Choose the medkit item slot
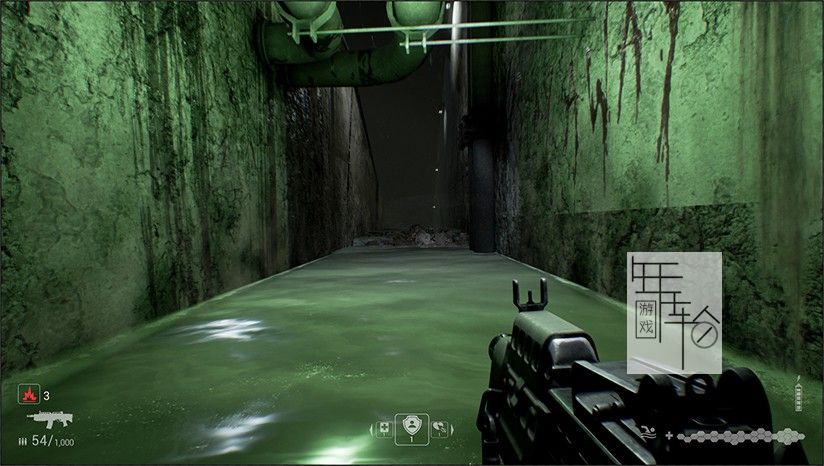 coord(384,429)
